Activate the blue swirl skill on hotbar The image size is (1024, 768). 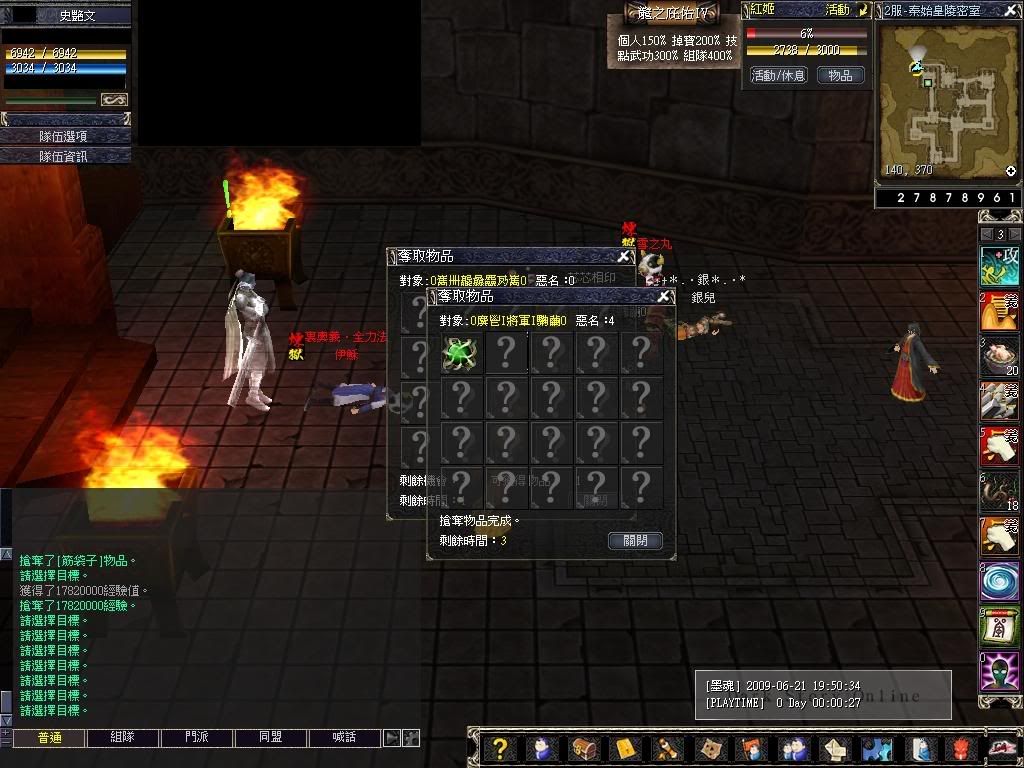[999, 582]
